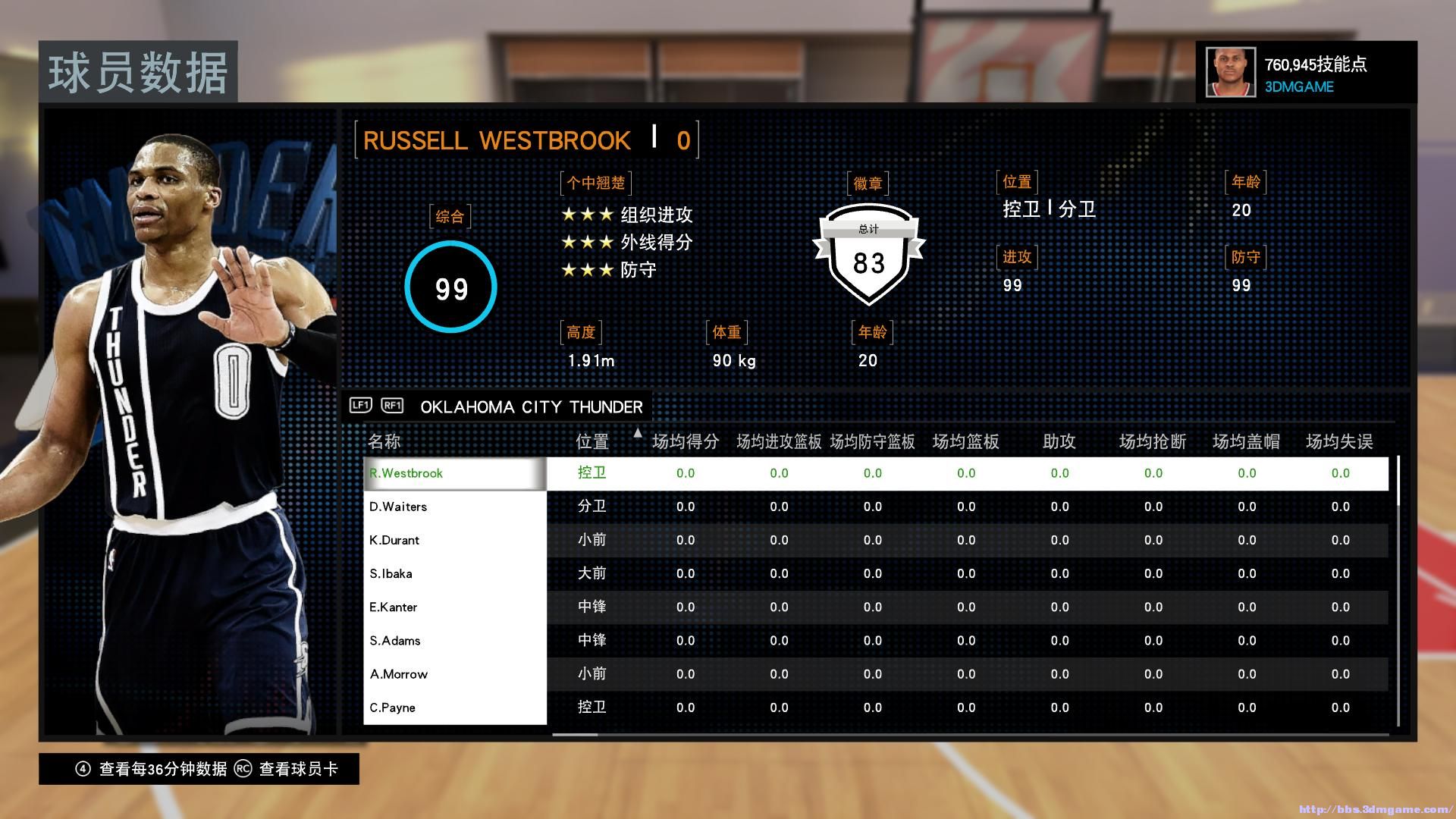This screenshot has width=1456, height=819.
Task: Toggle sort order on the 位置 column
Action: tap(592, 441)
